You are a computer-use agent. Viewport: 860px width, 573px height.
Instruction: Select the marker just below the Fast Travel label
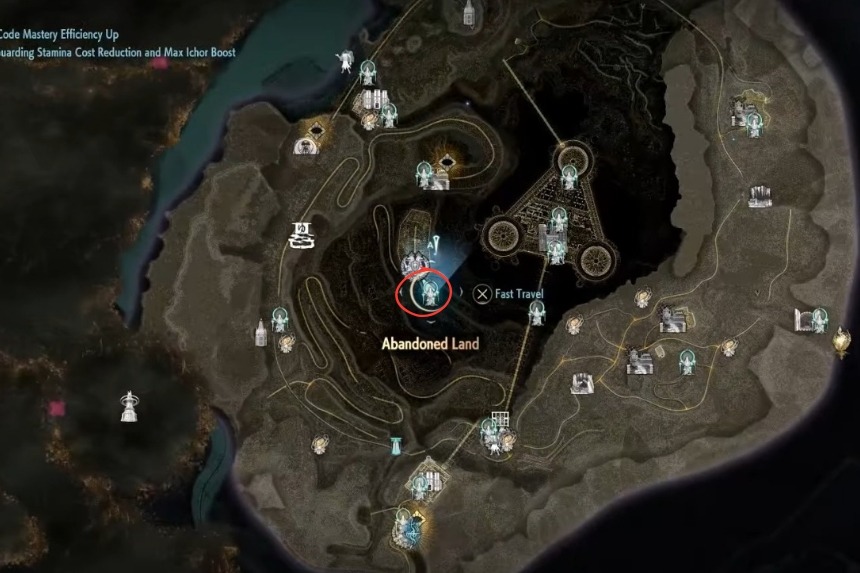537,314
